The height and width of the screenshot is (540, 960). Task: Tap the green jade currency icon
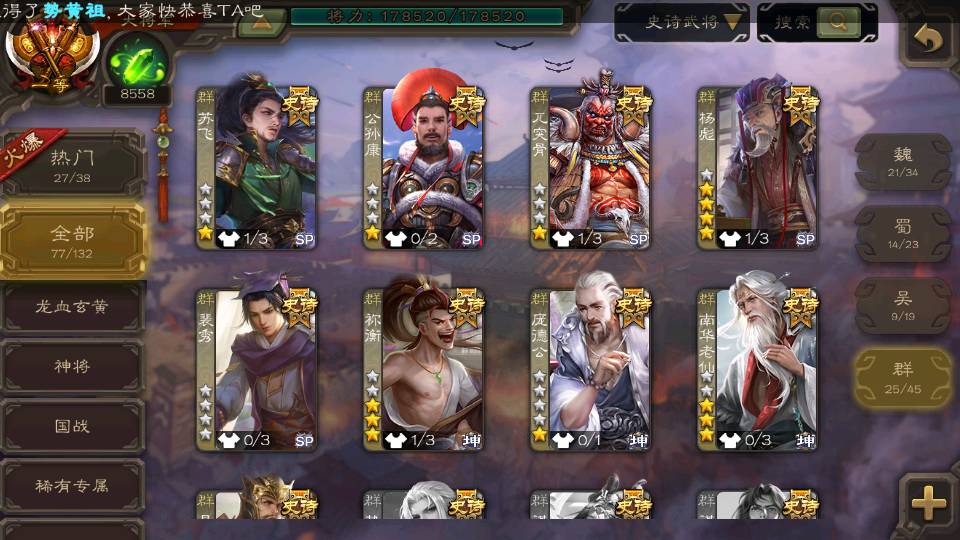pyautogui.click(x=136, y=58)
